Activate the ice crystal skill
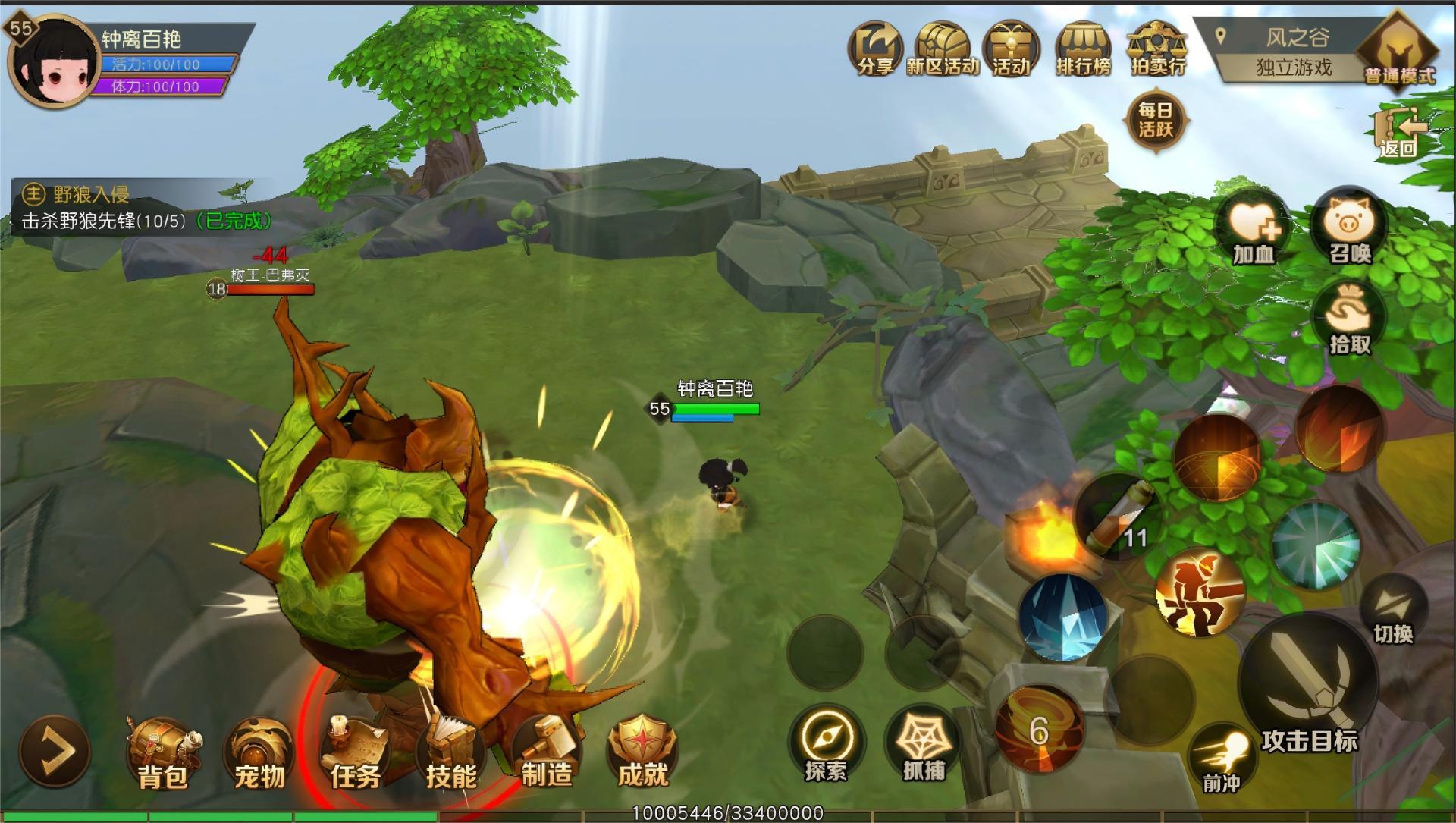This screenshot has height=823, width=1456. [1062, 616]
